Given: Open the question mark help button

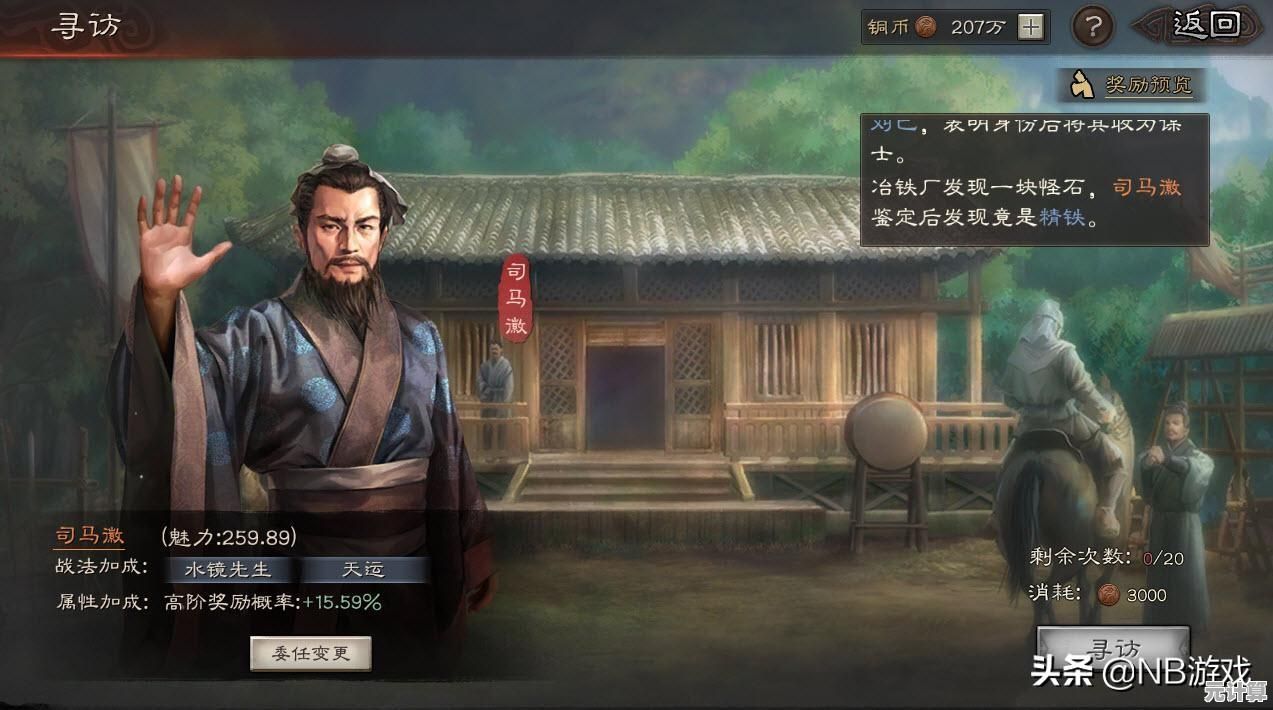Looking at the screenshot, I should click(1093, 26).
